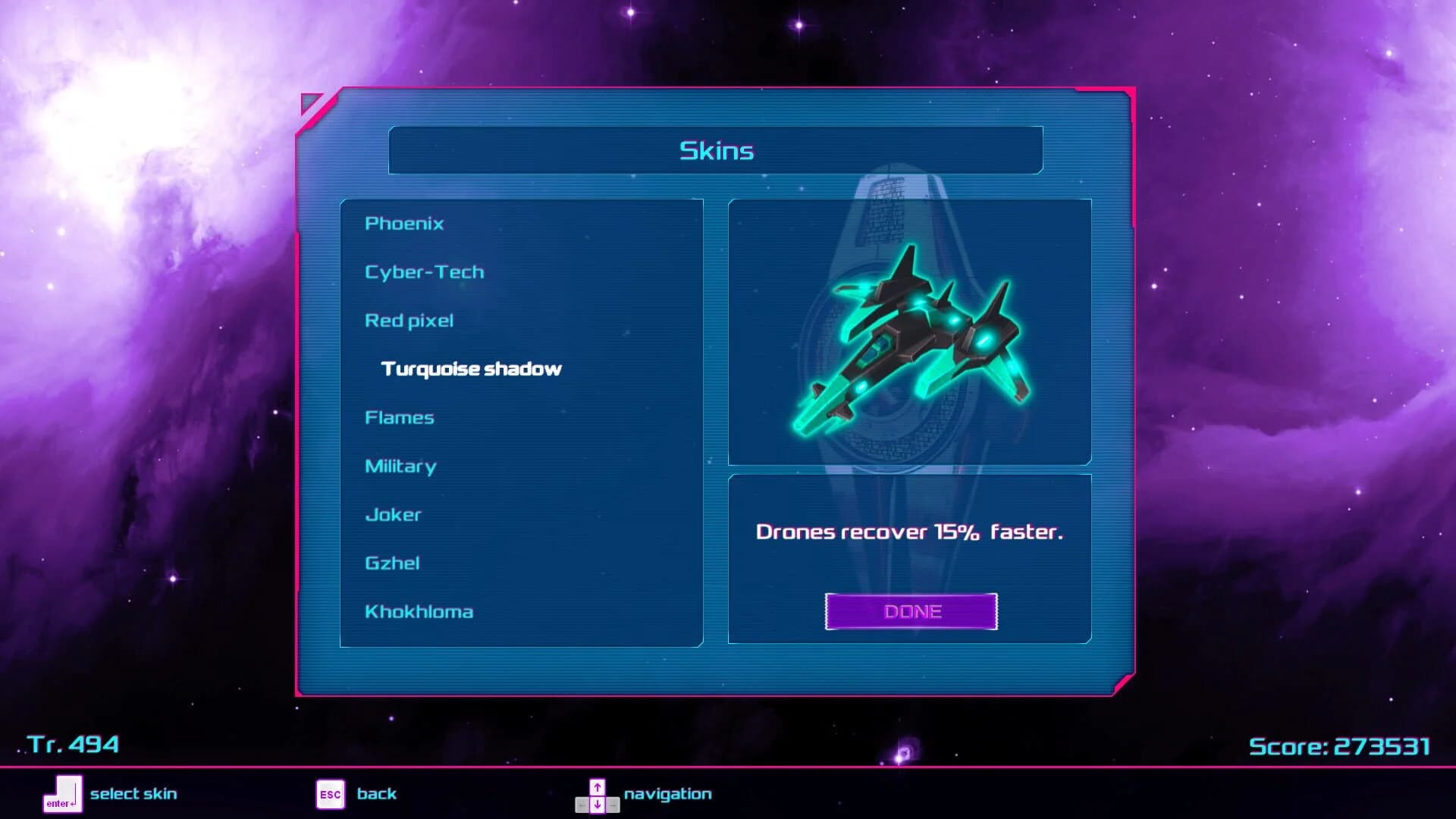Select the Gzhel skin

pos(393,563)
